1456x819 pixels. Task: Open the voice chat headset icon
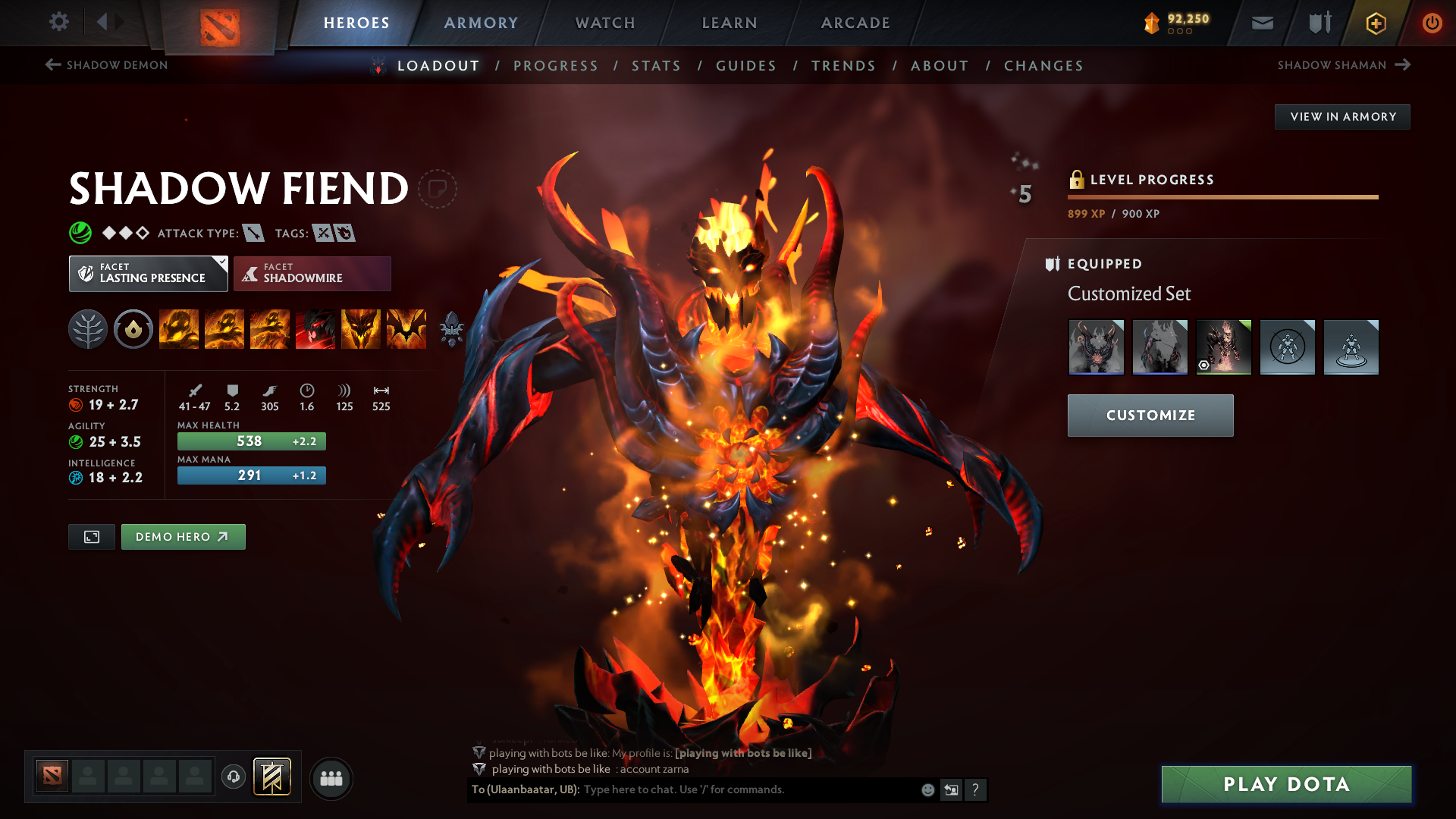coord(233,778)
